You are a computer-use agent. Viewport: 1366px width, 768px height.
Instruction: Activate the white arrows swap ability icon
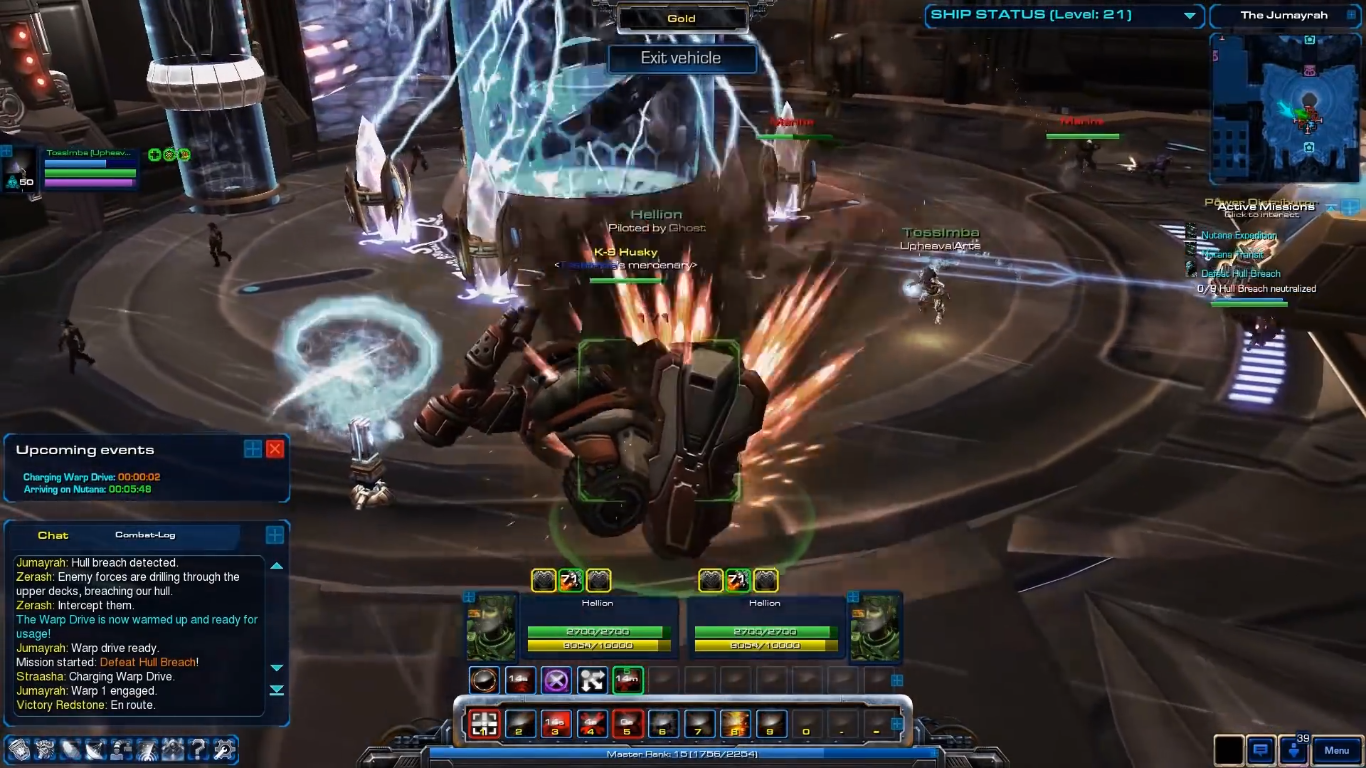point(592,680)
